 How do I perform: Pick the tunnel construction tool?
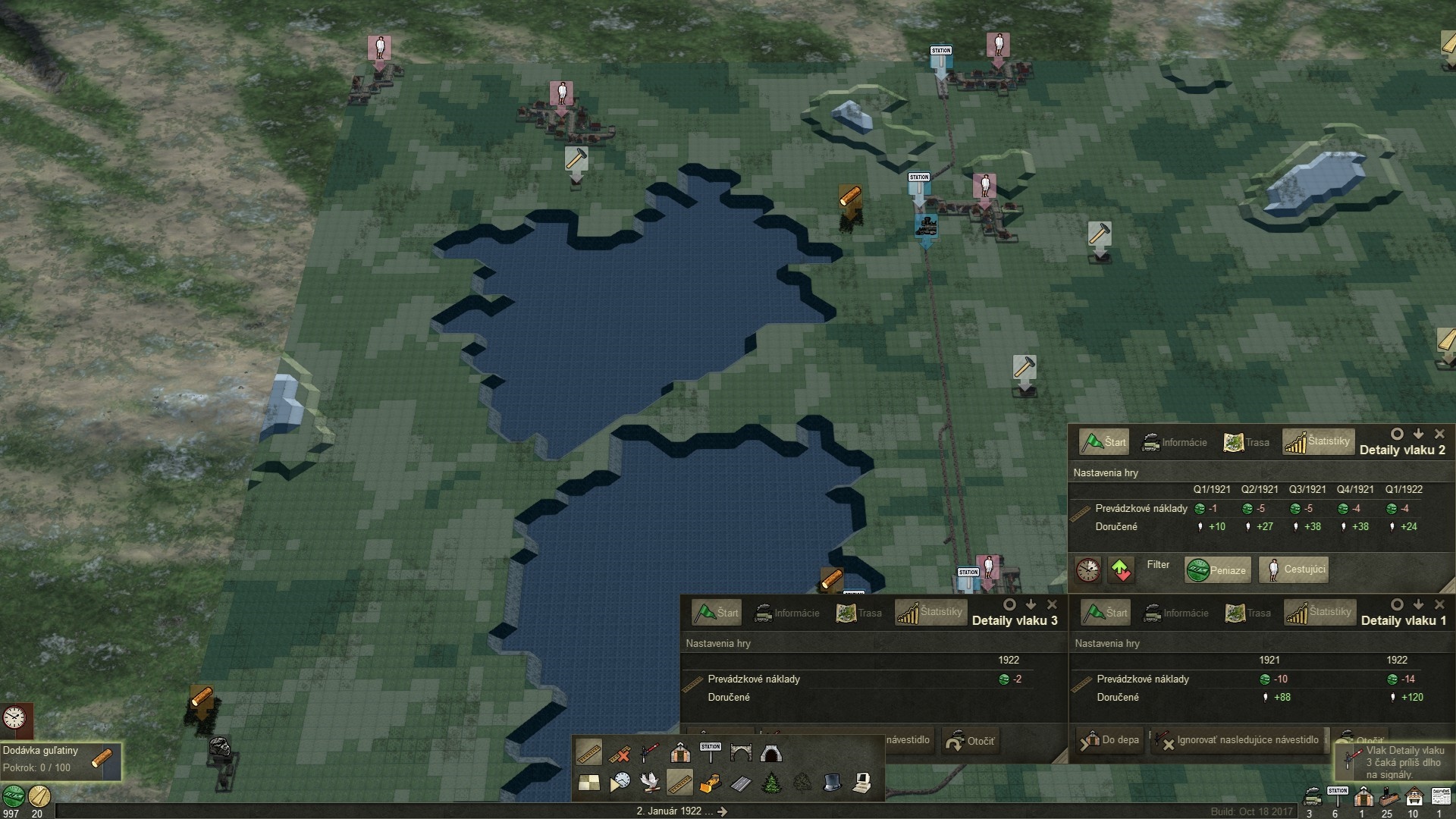(770, 753)
